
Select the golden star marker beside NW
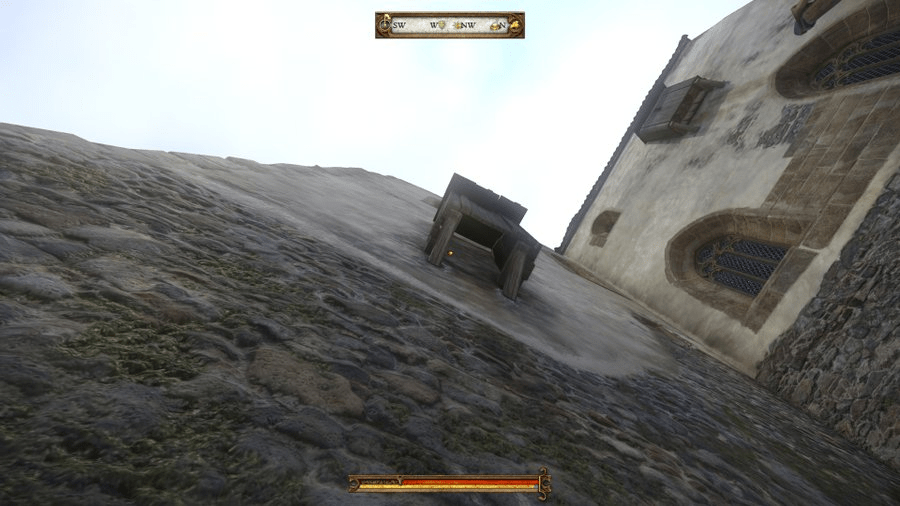click(x=460, y=25)
